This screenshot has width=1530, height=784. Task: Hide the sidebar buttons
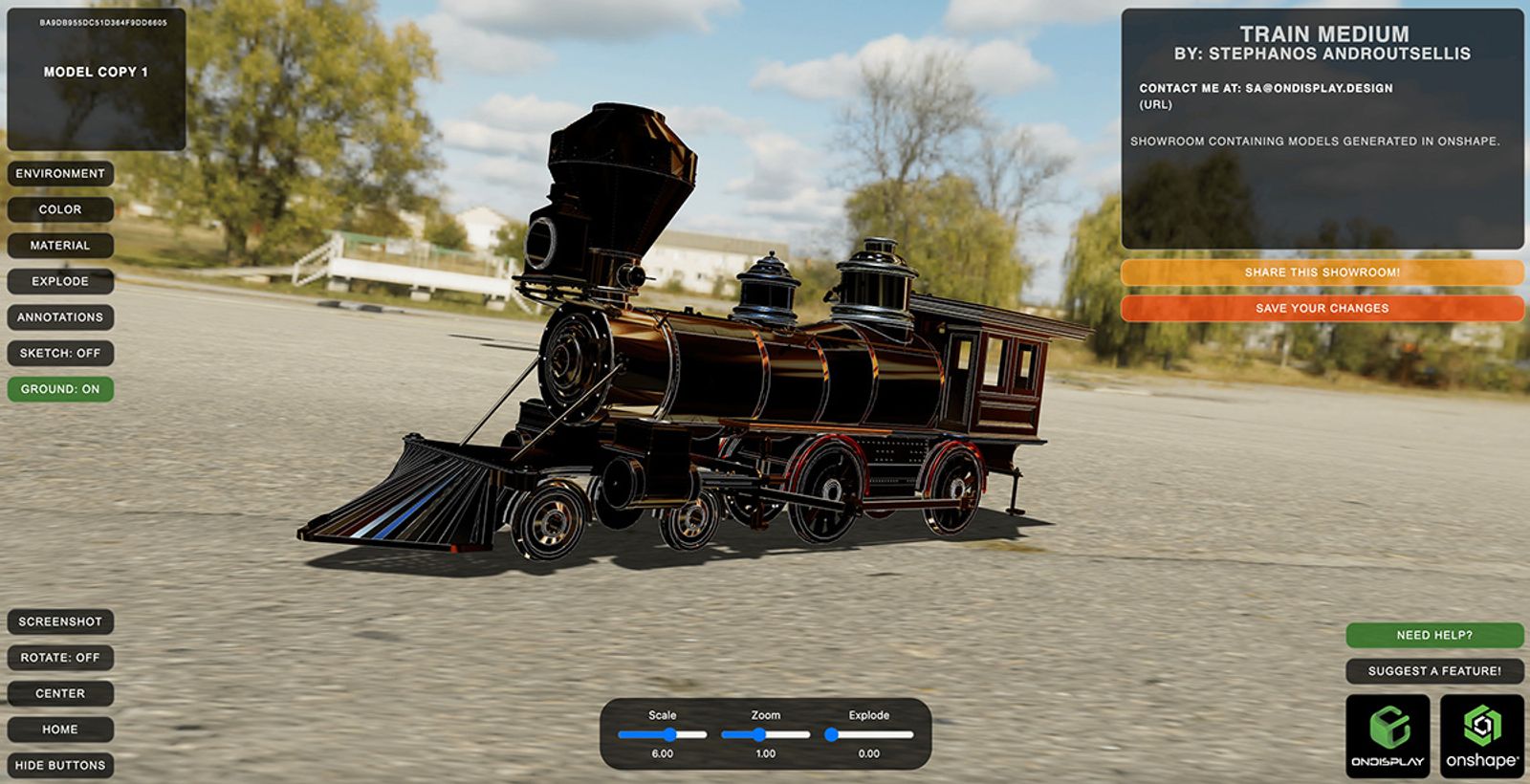61,765
